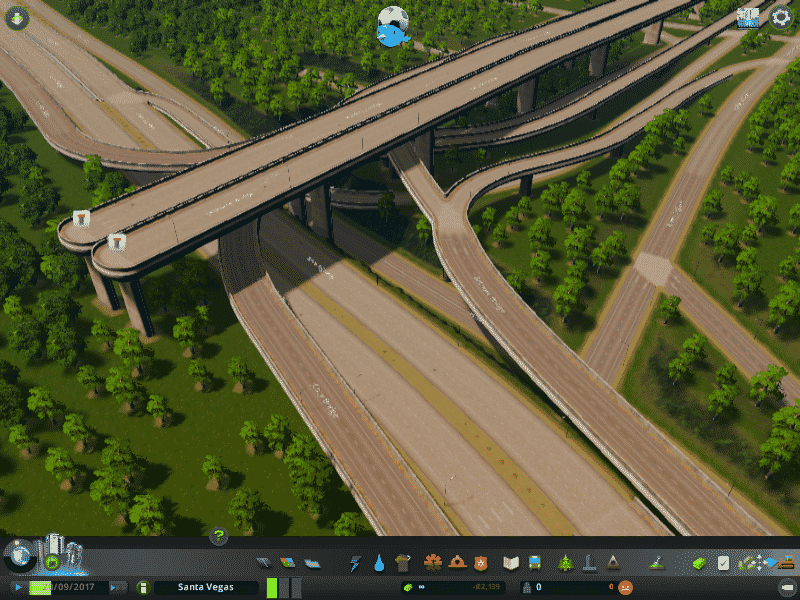
Task: Open the healthcare services menu
Action: pos(433,563)
